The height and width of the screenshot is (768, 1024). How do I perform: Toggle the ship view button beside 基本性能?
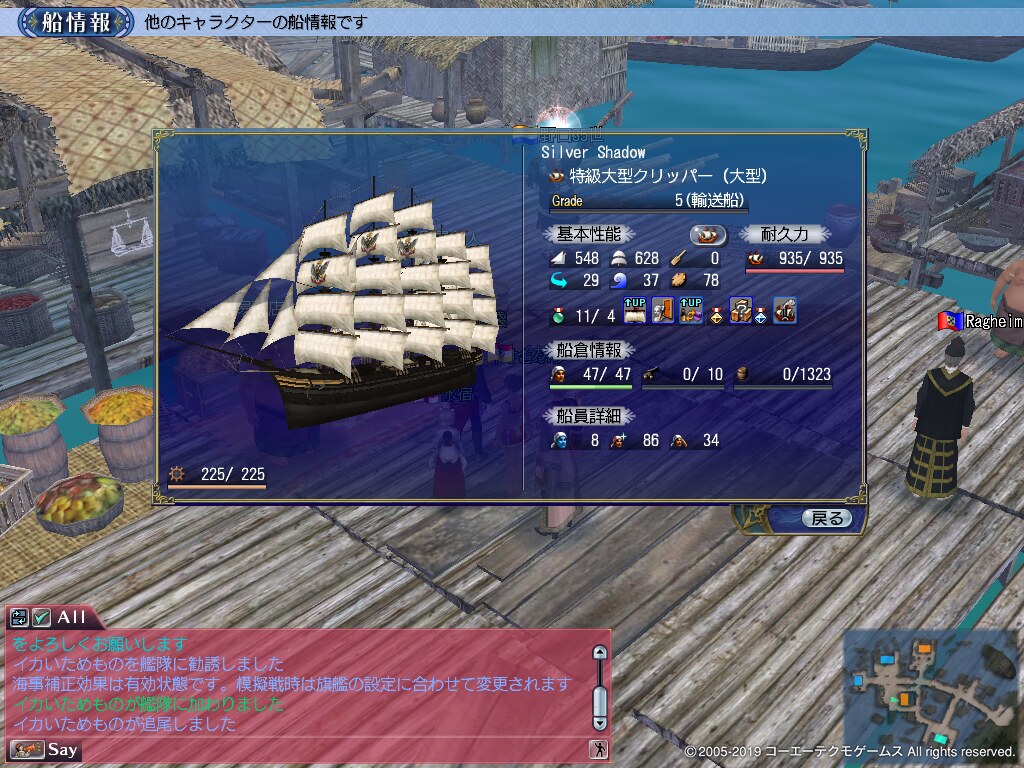709,235
